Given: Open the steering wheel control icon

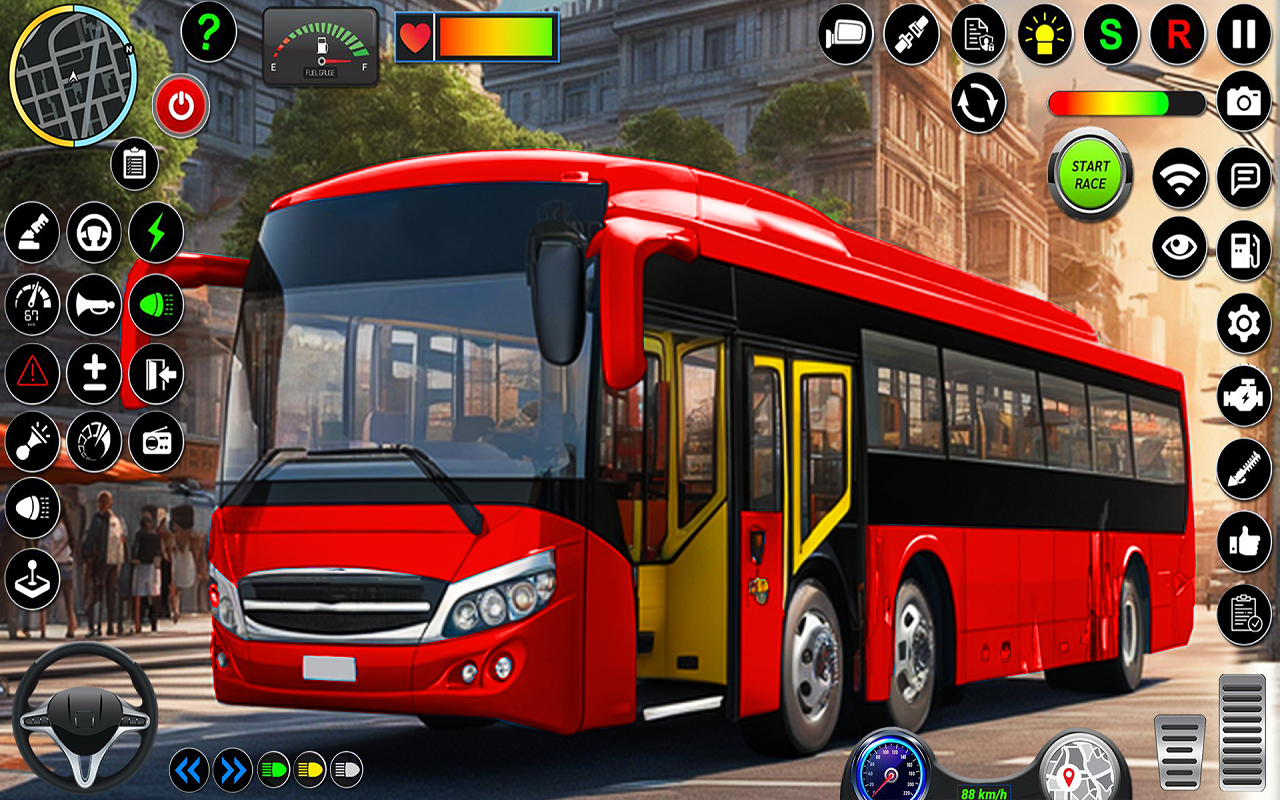Looking at the screenshot, I should point(94,232).
